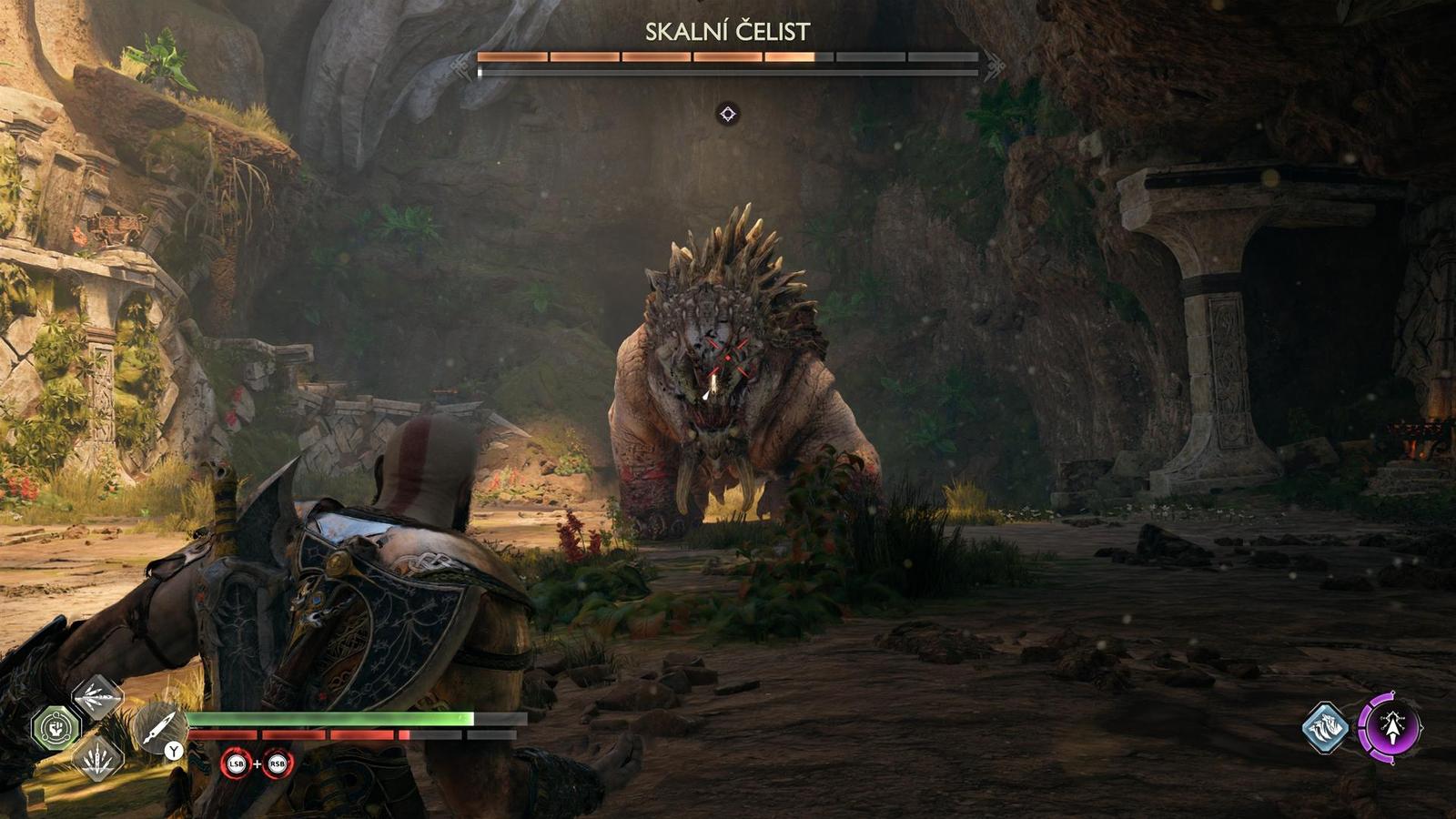Select the green fist shield icon
The width and height of the screenshot is (1456, 819).
click(56, 727)
